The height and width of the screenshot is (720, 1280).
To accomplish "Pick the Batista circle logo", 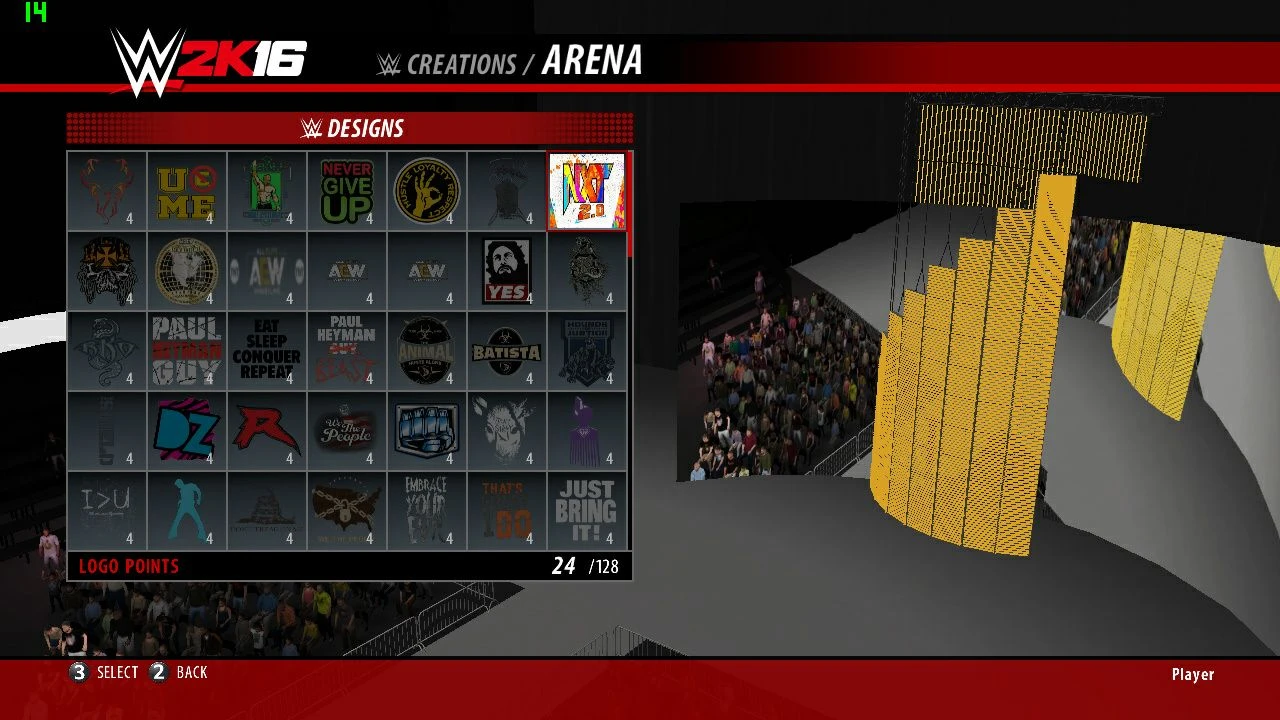I will coord(507,352).
